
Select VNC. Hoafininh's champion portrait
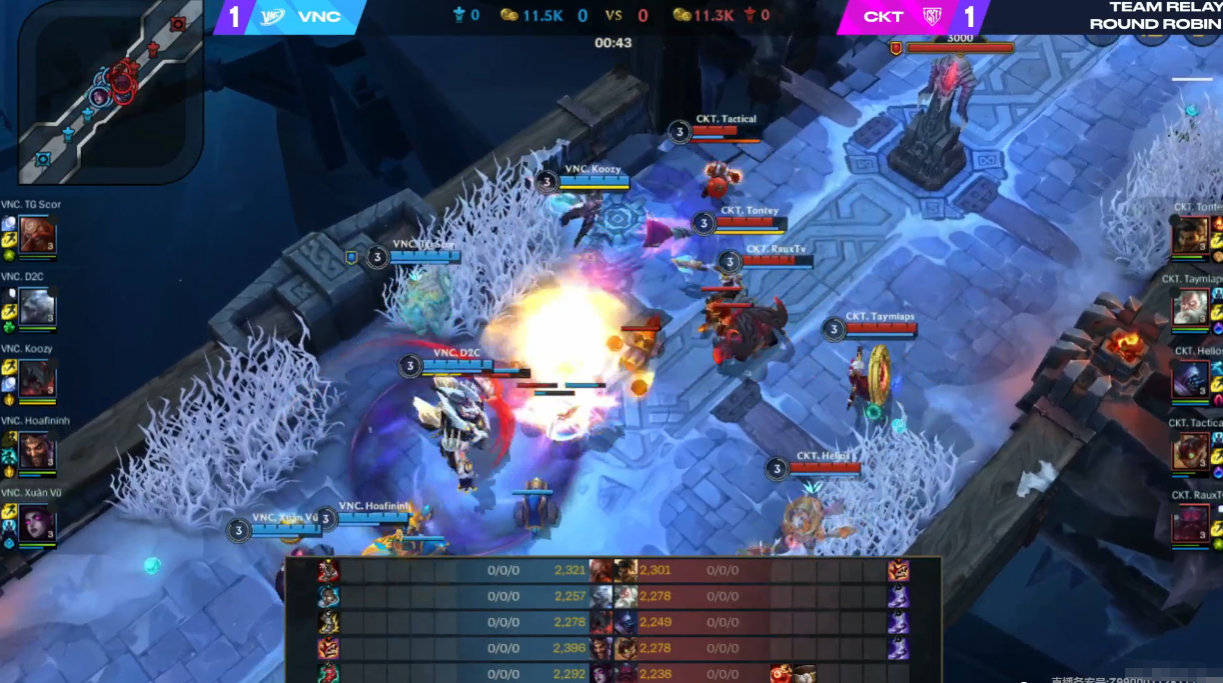click(37, 452)
